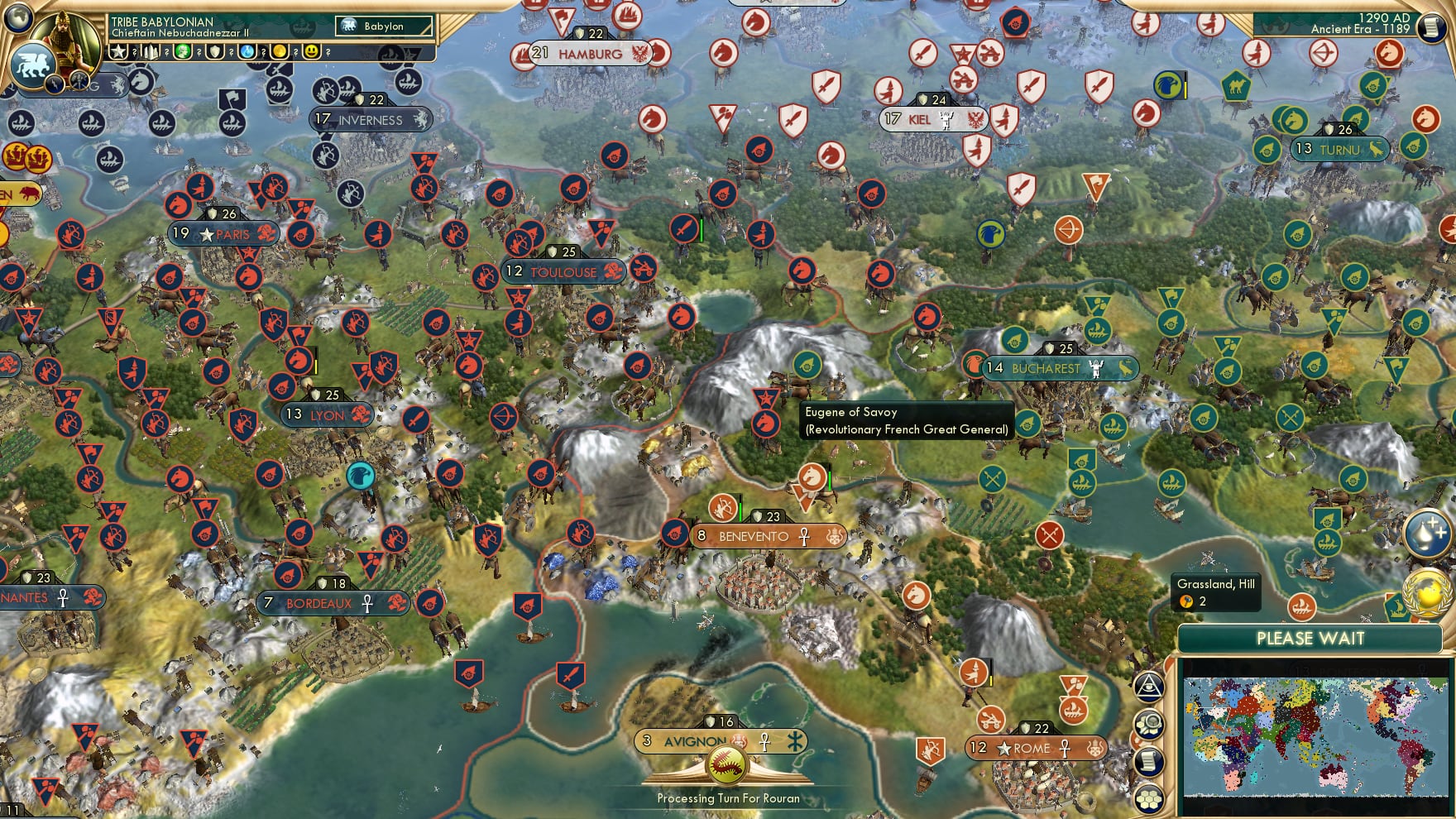Expand score details beside the star icon
The image size is (1456, 819).
pos(135,52)
